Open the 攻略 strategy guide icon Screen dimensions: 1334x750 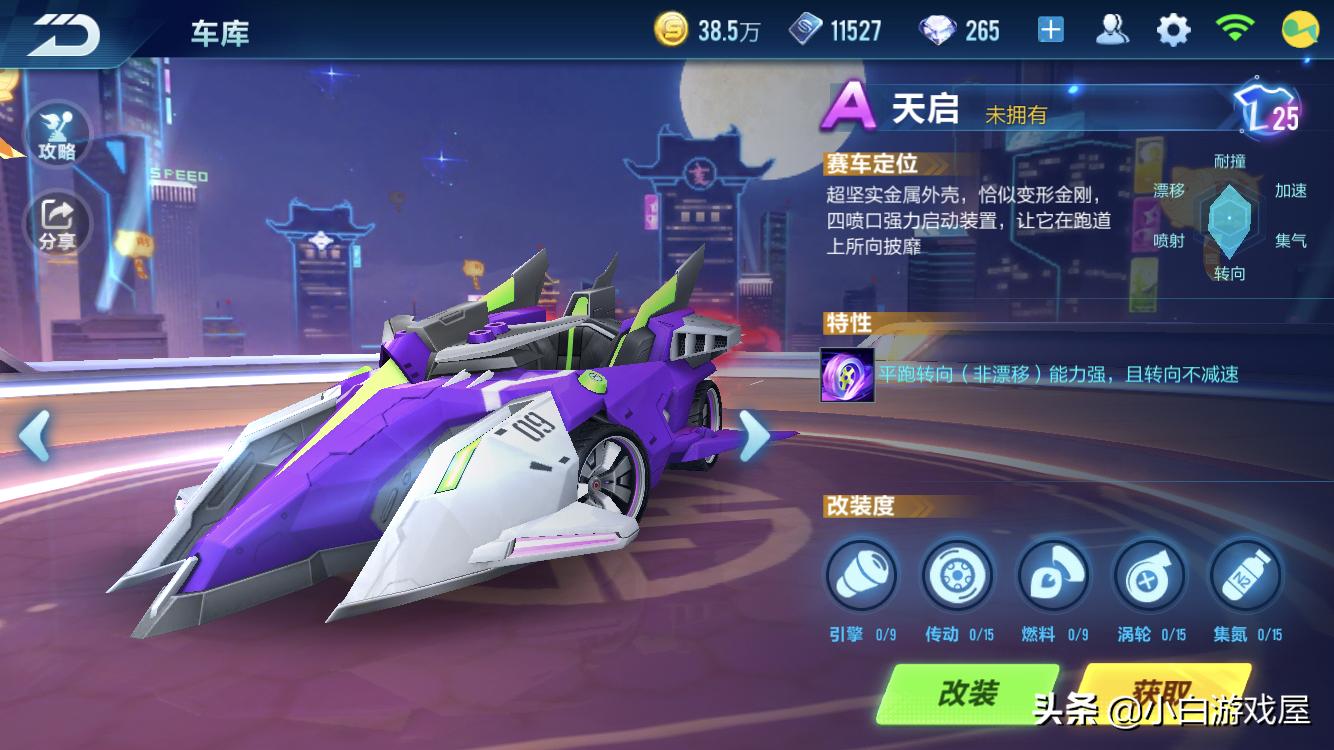(x=60, y=132)
